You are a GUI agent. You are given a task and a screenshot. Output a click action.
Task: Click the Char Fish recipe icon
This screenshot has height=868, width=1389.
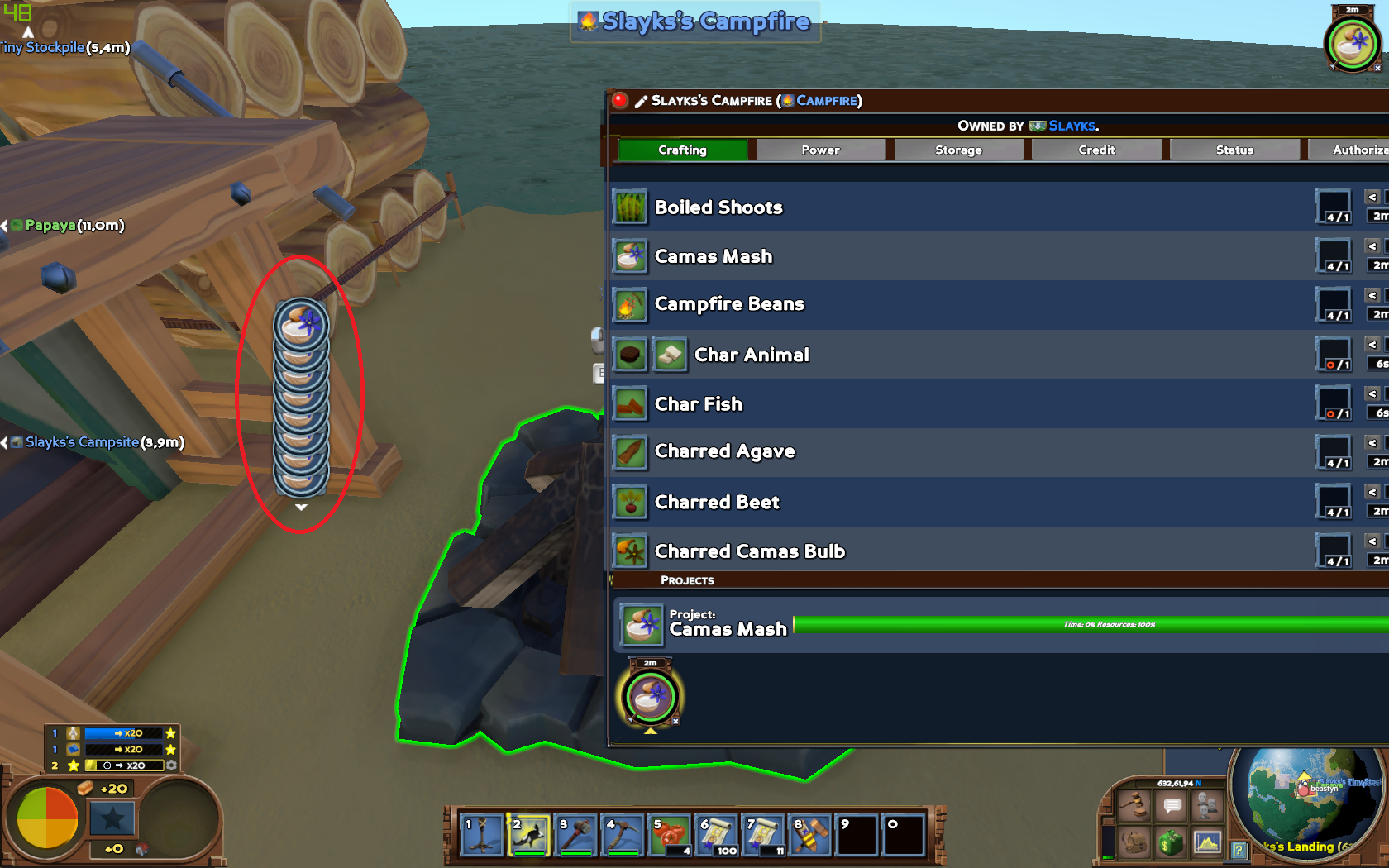(x=629, y=403)
